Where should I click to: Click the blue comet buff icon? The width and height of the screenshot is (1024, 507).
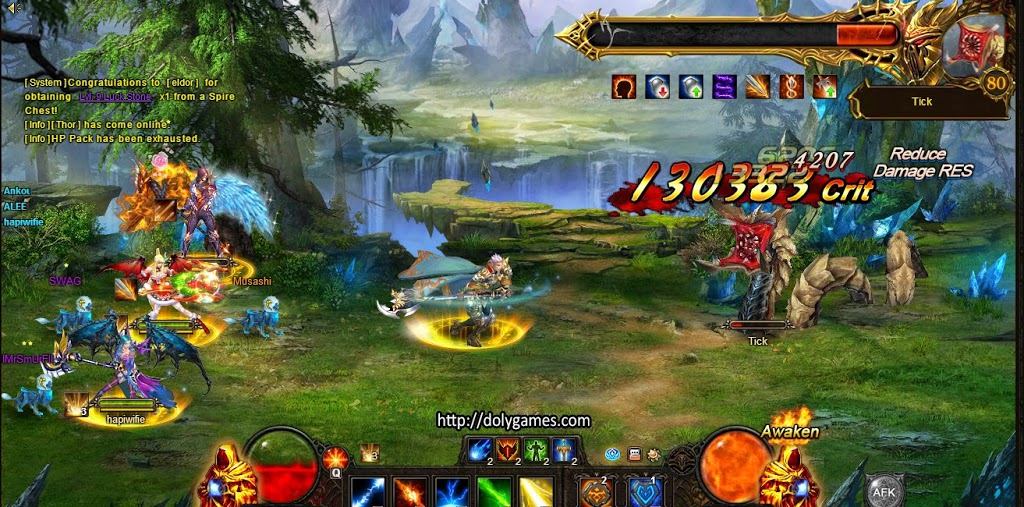coord(480,451)
